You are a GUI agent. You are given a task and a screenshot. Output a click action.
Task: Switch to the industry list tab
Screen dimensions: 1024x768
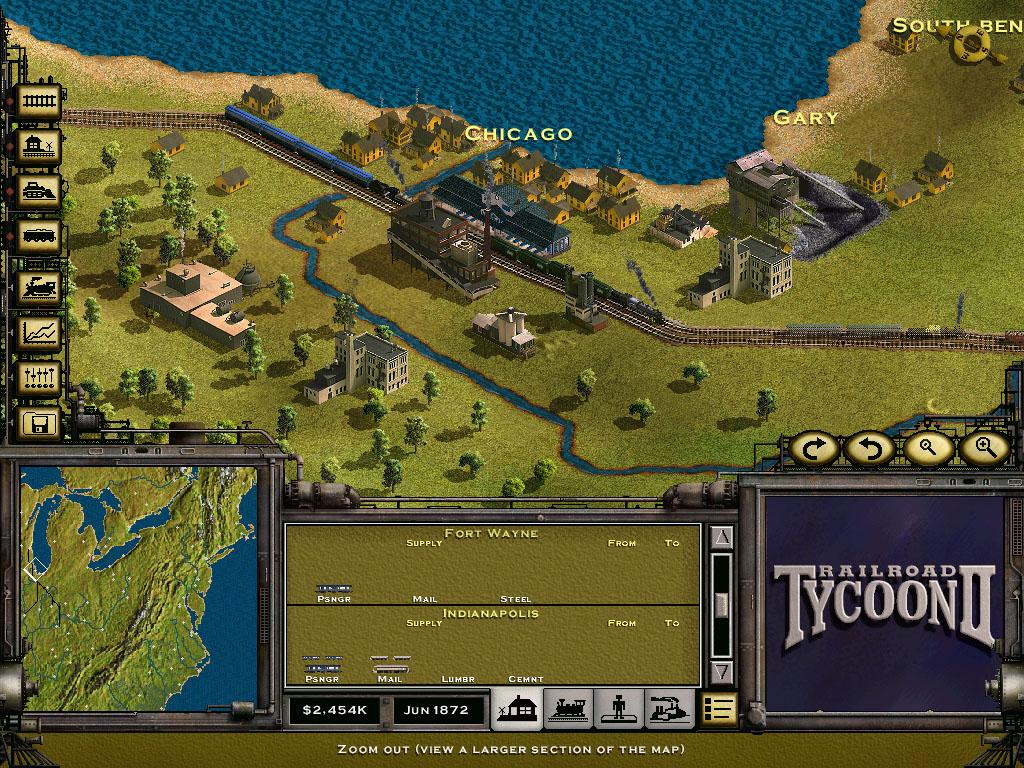668,709
